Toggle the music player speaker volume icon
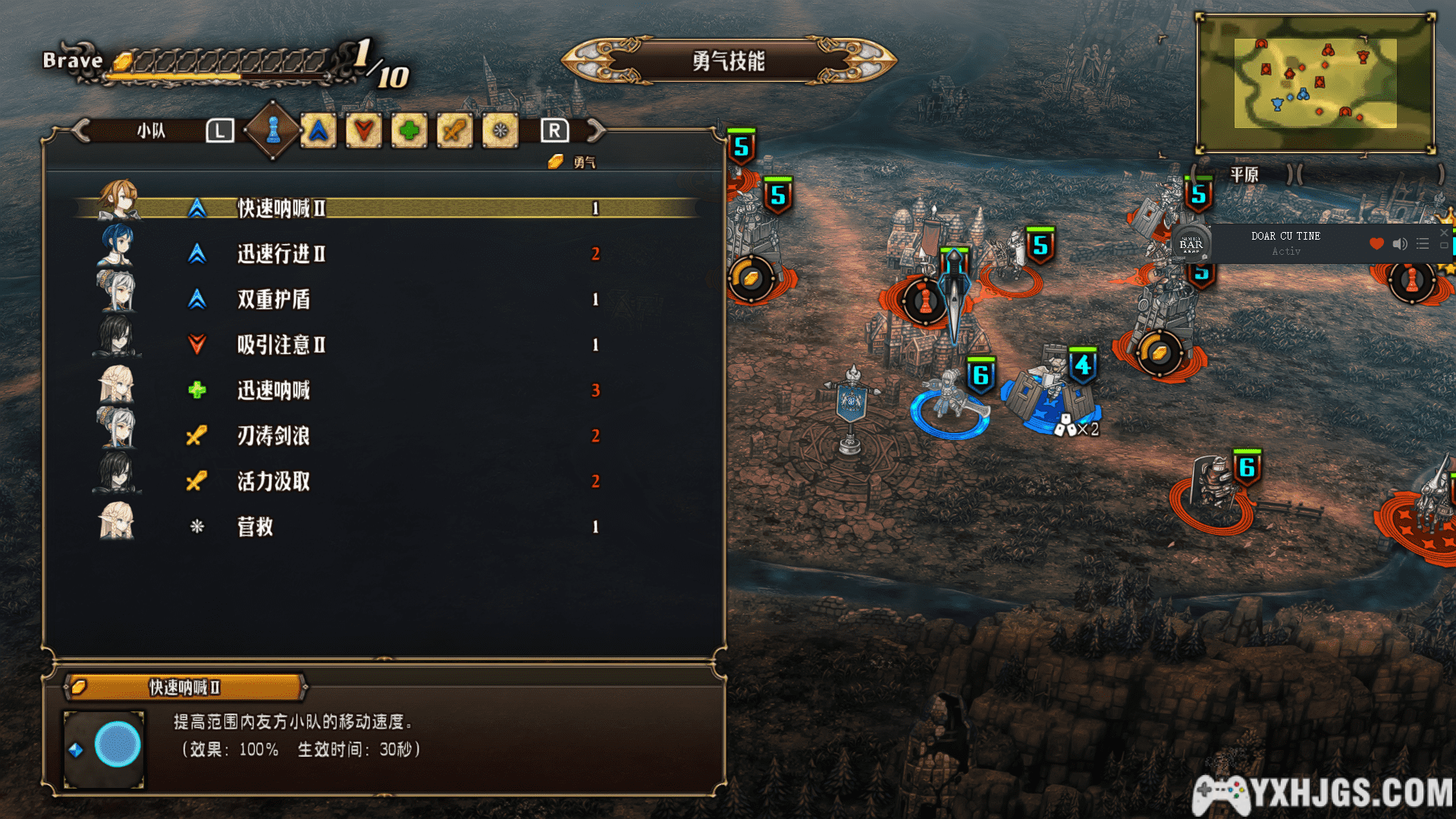 point(1400,243)
